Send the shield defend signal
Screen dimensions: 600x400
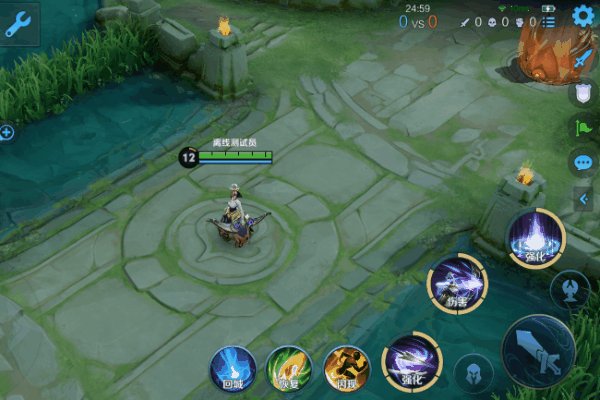pyautogui.click(x=584, y=93)
